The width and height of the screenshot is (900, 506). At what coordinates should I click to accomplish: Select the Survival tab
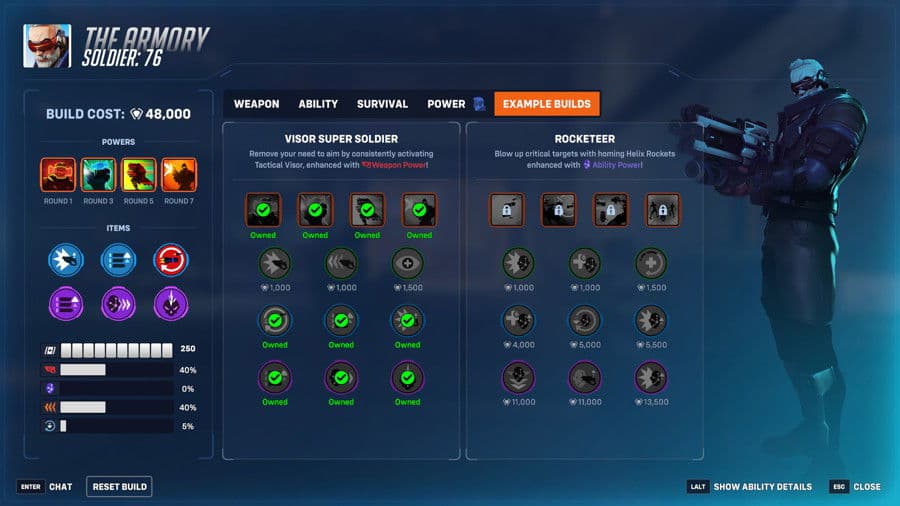(382, 104)
